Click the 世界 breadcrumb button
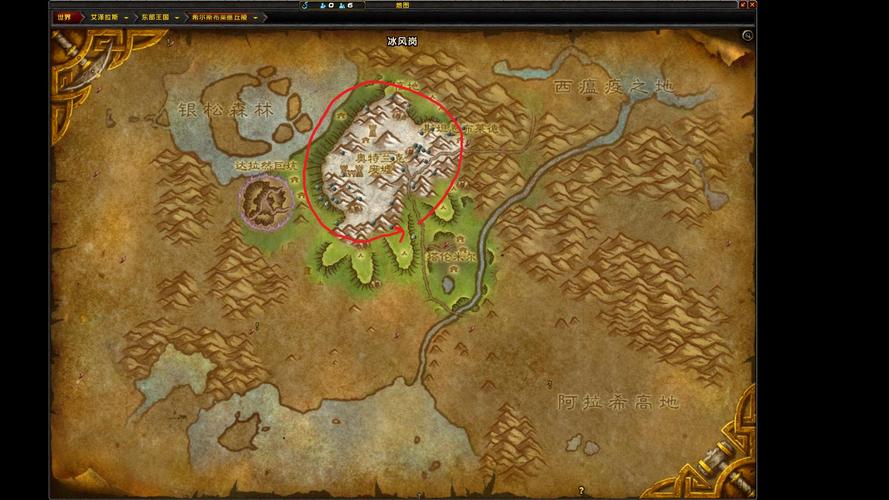The height and width of the screenshot is (500, 889). [x=65, y=17]
